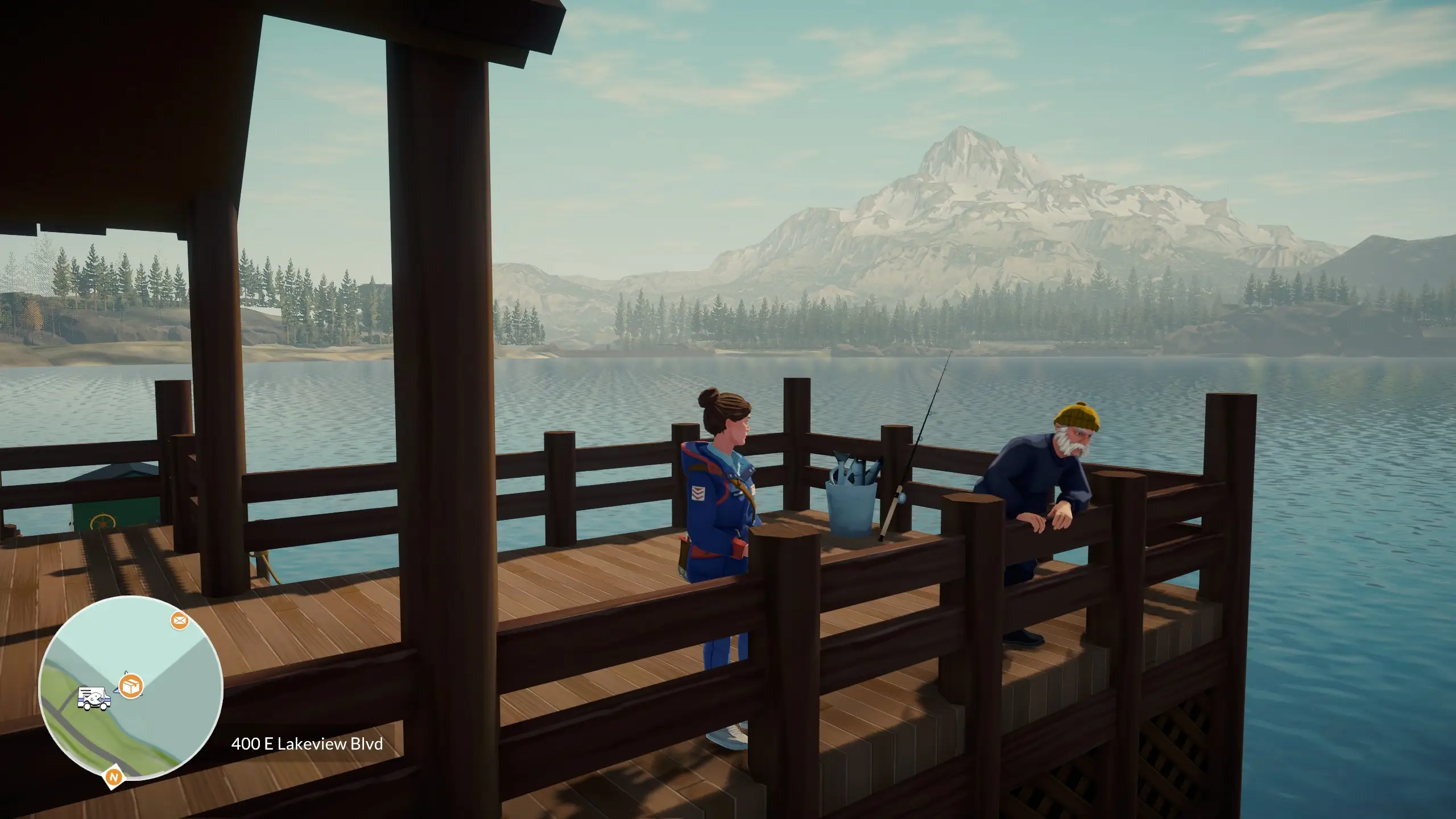The height and width of the screenshot is (819, 1456).
Task: Click the orange package marker on the minimap
Action: tap(131, 686)
